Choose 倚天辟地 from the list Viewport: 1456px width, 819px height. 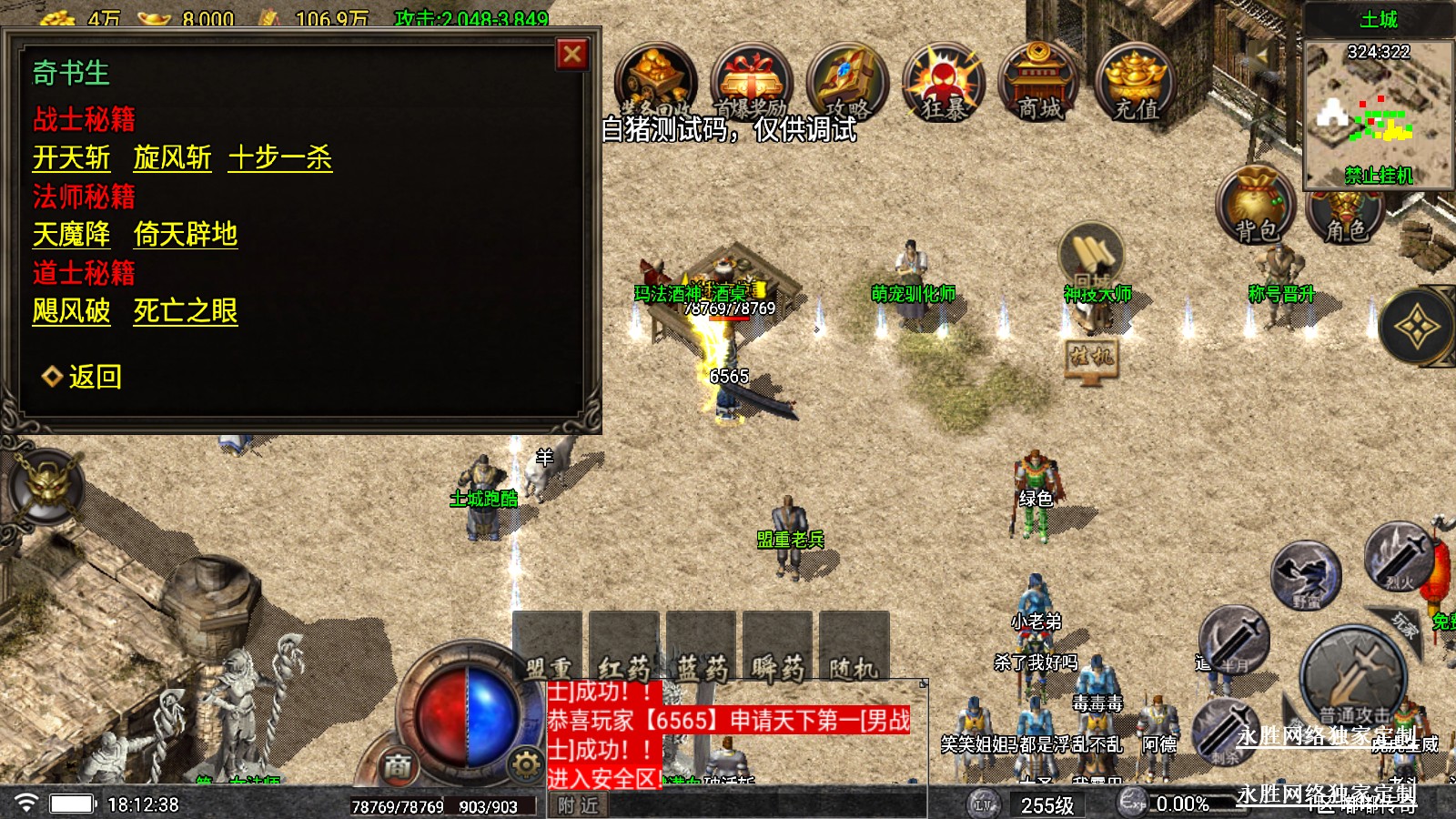click(185, 235)
